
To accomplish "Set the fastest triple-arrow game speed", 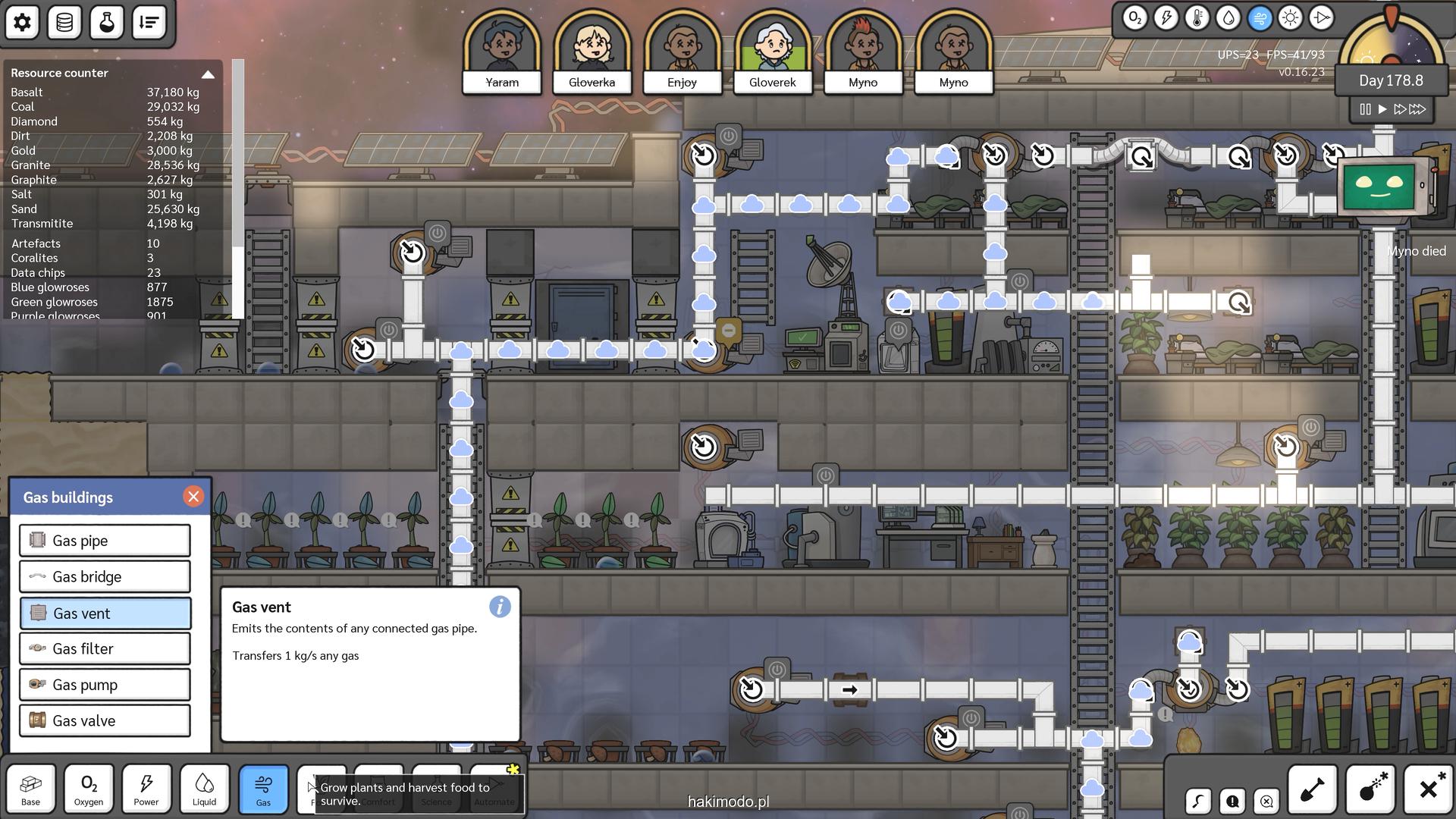I will pyautogui.click(x=1417, y=109).
